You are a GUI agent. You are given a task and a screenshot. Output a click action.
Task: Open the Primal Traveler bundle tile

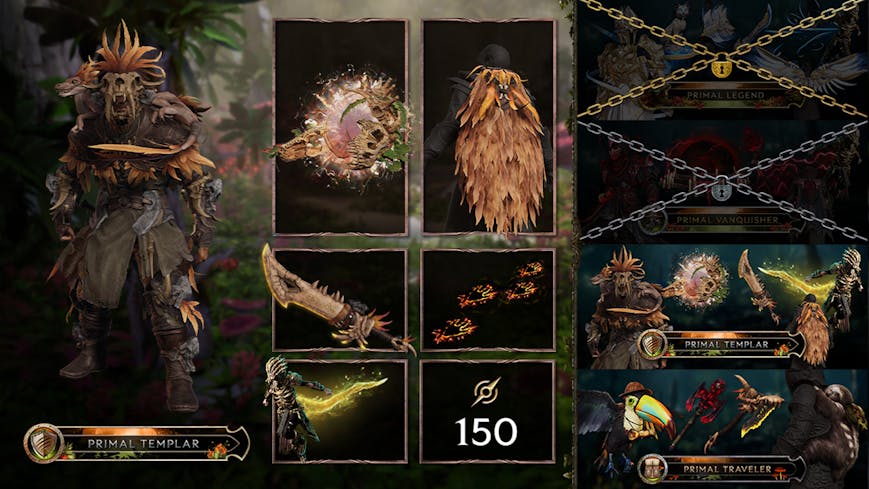(724, 427)
